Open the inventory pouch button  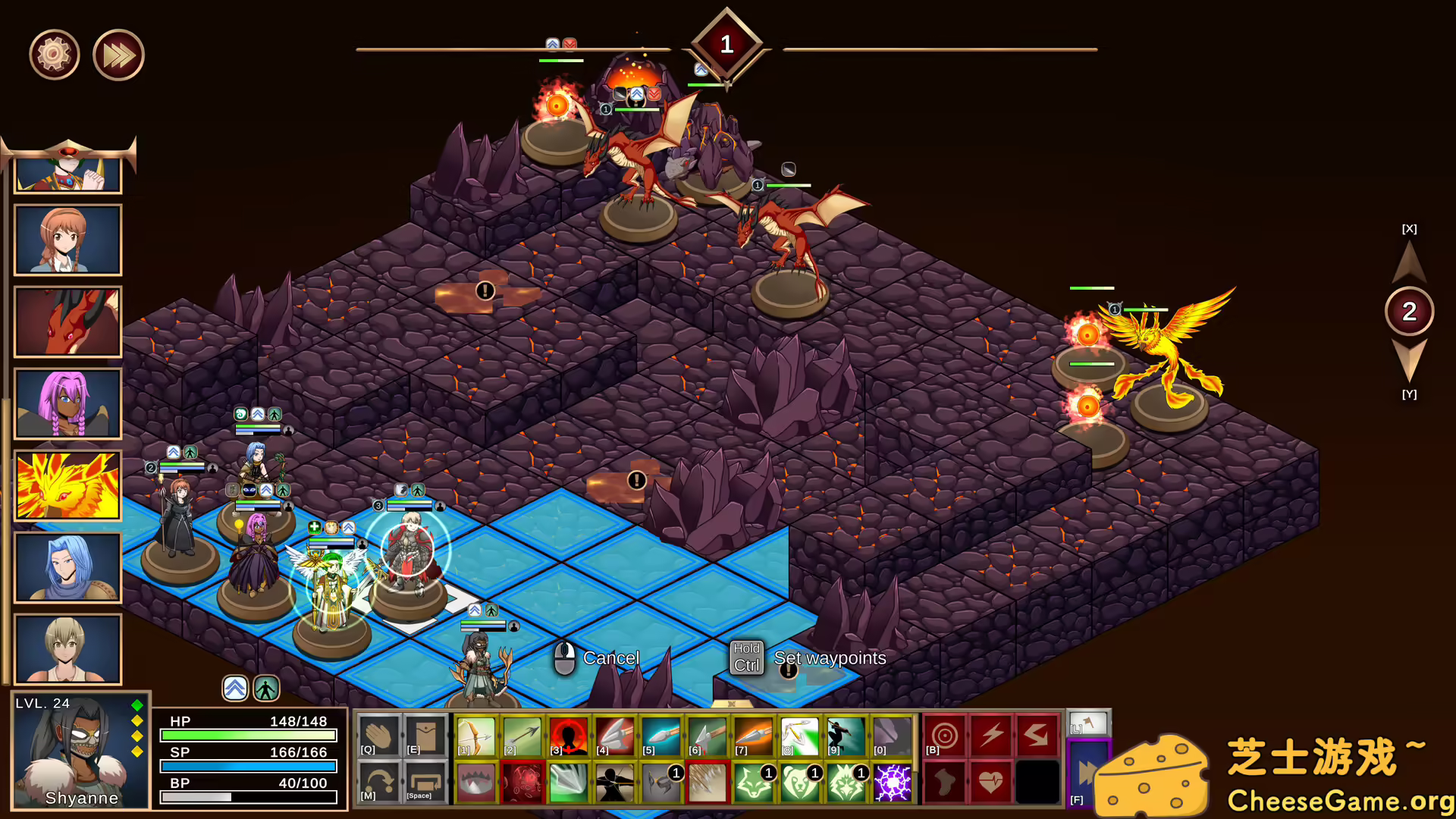click(425, 736)
